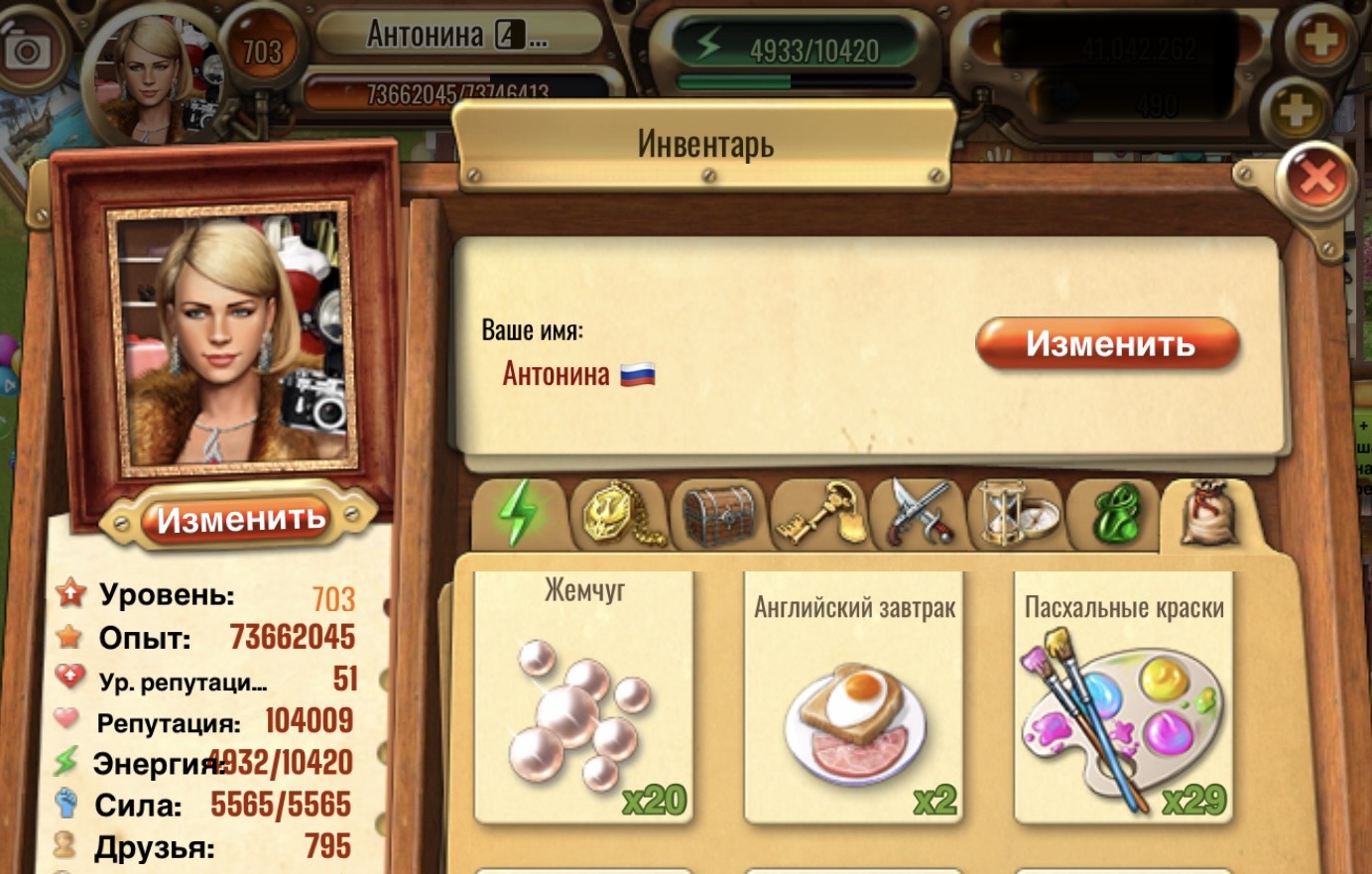Switch to the lightning energy tab
This screenshot has width=1372, height=874.
[519, 514]
